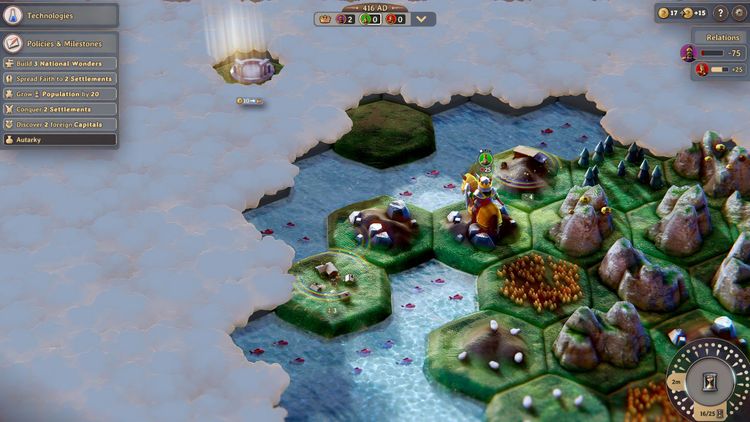Select the Build 3 National Wonders milestone
Image resolution: width=750 pixels, height=422 pixels.
59,64
